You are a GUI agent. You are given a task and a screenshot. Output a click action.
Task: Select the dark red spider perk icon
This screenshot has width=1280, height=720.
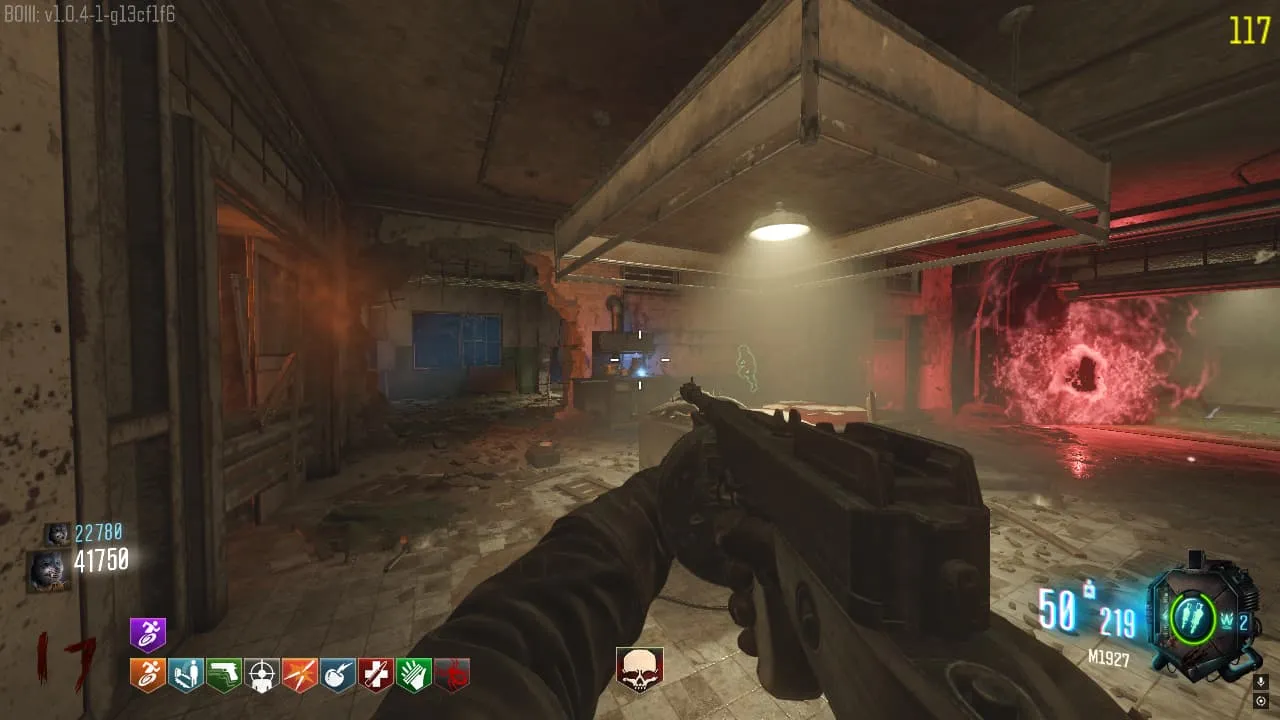[x=452, y=675]
